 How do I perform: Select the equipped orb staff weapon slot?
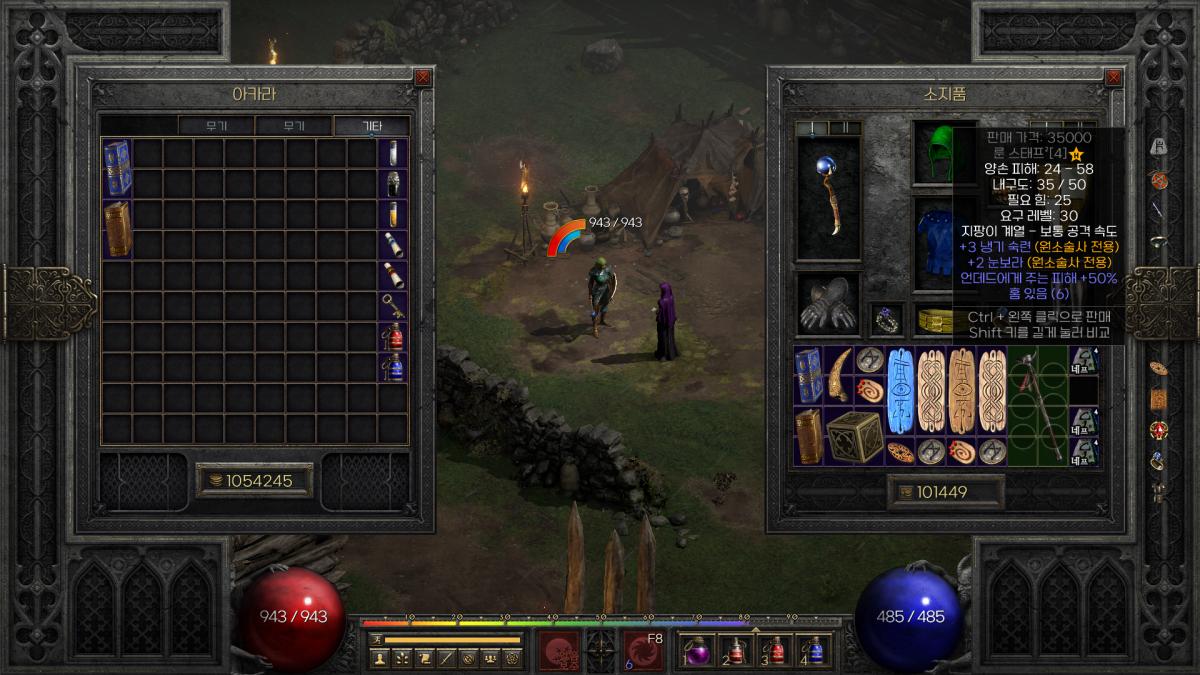[827, 200]
